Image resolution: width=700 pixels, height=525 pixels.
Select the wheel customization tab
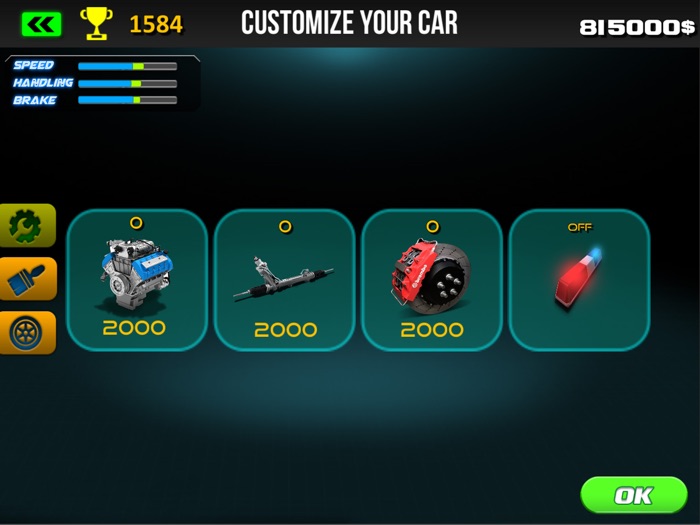(x=27, y=332)
